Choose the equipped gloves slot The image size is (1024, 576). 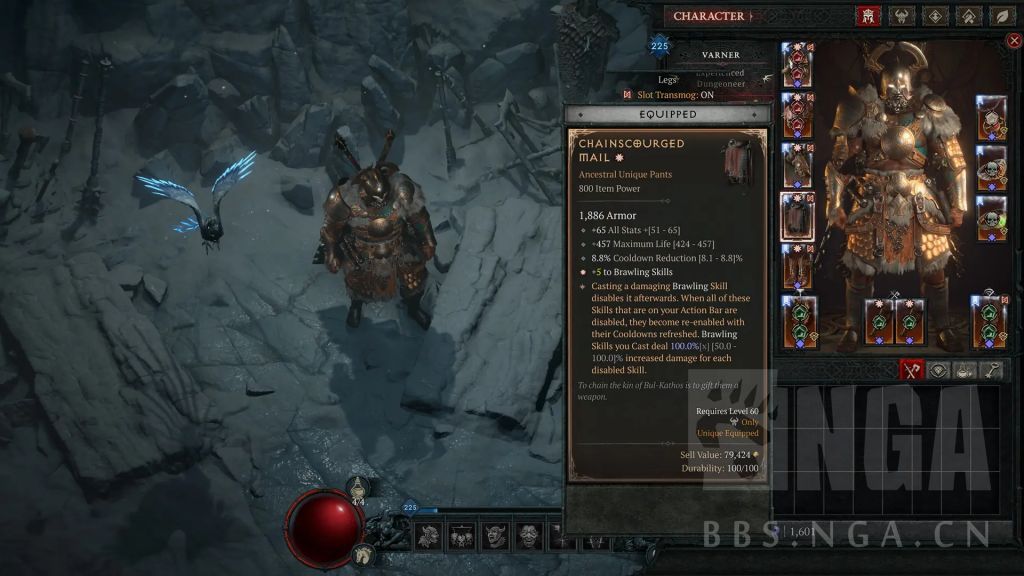pyautogui.click(x=797, y=165)
